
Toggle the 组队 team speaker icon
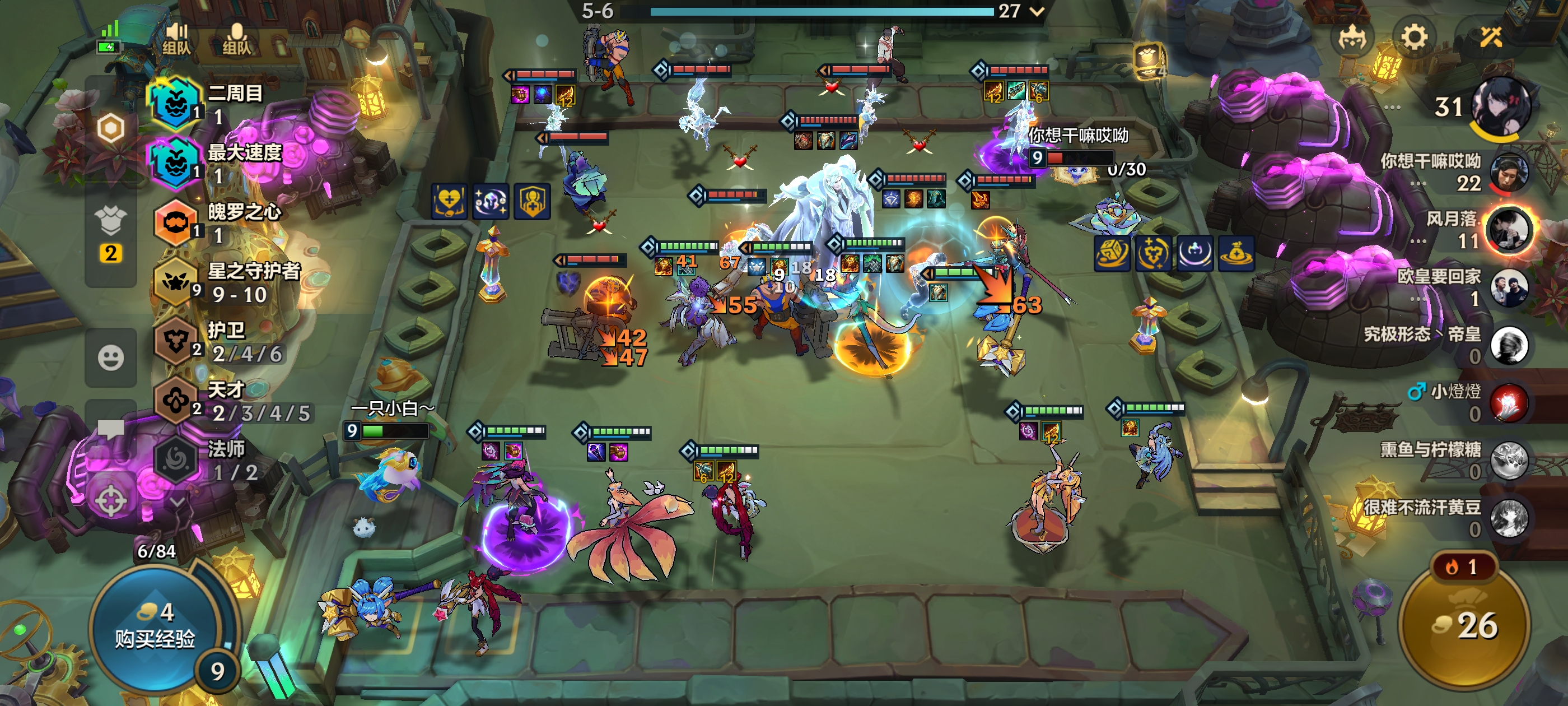176,38
